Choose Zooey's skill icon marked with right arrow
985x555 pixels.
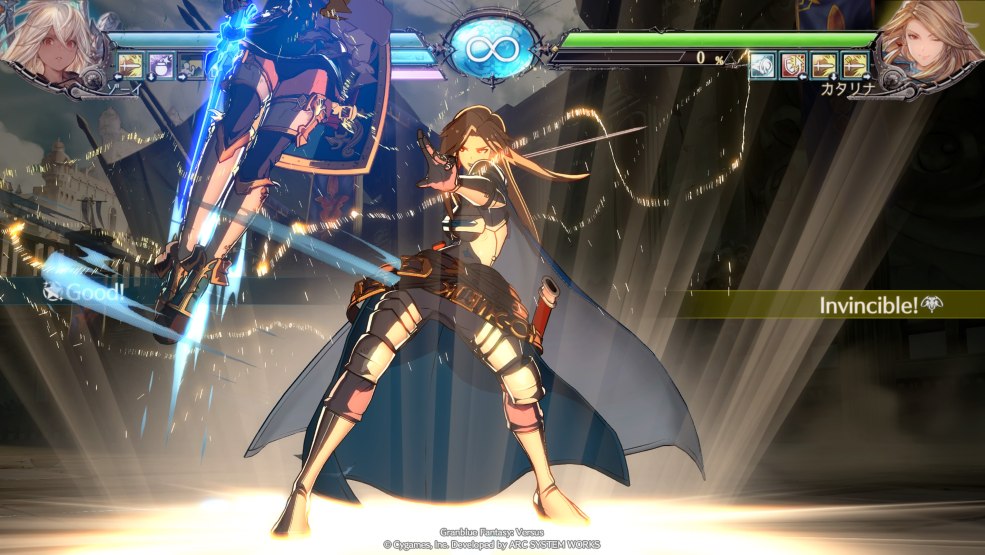pos(191,66)
